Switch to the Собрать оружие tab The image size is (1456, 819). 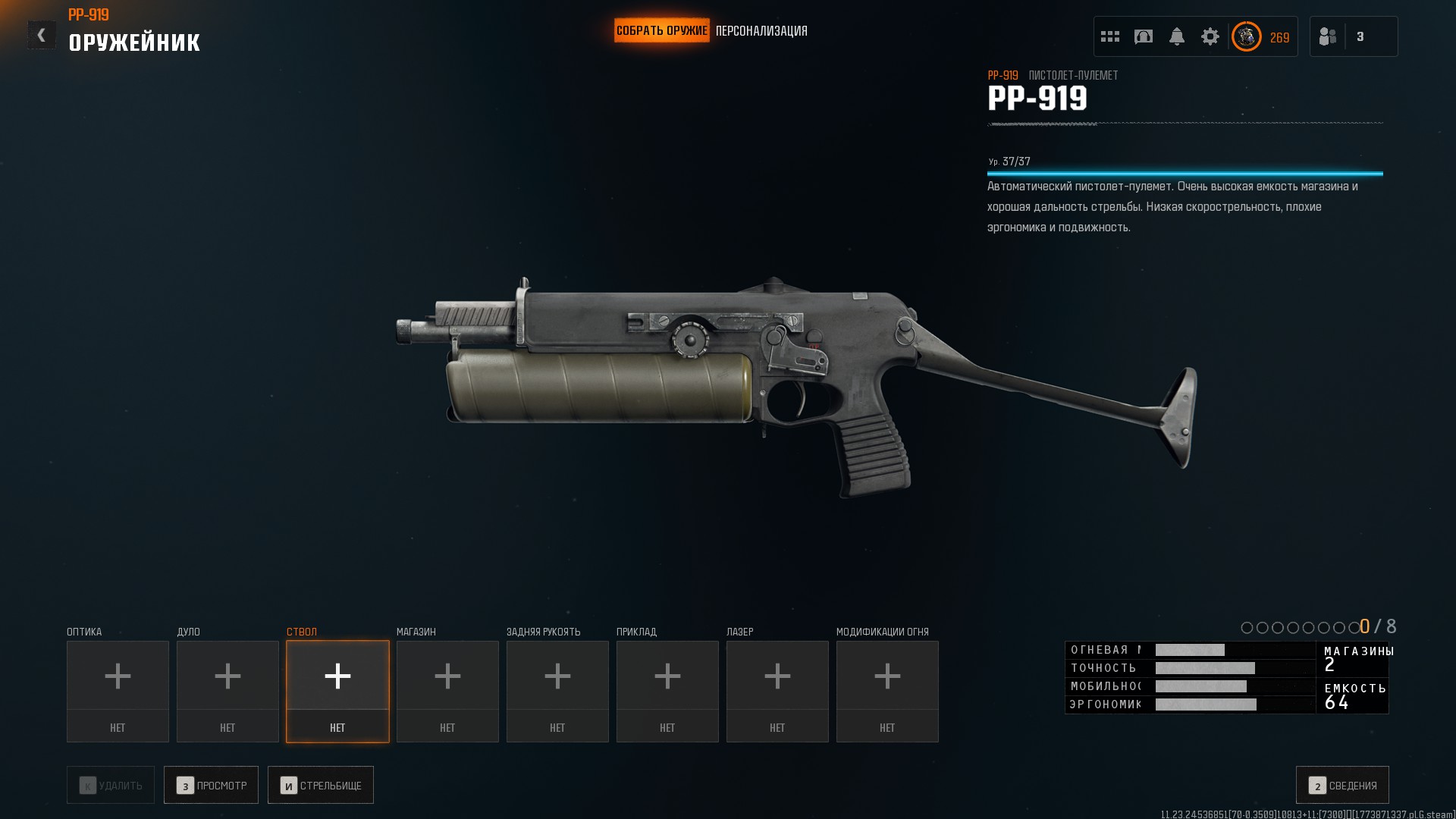pos(661,31)
